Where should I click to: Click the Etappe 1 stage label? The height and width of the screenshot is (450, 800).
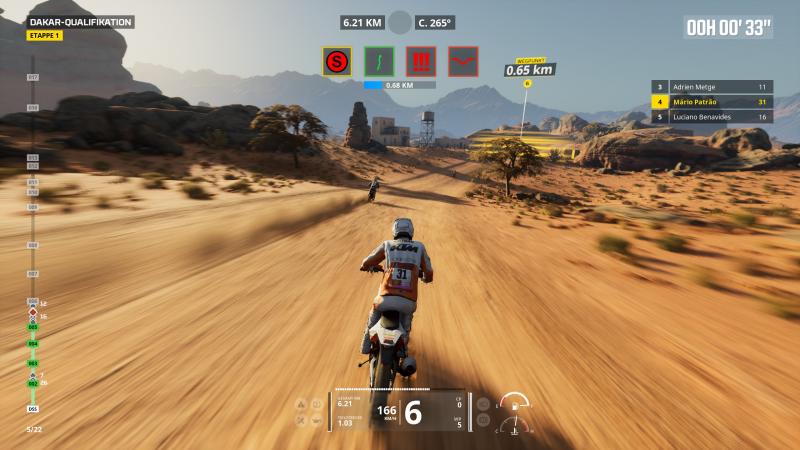click(44, 36)
